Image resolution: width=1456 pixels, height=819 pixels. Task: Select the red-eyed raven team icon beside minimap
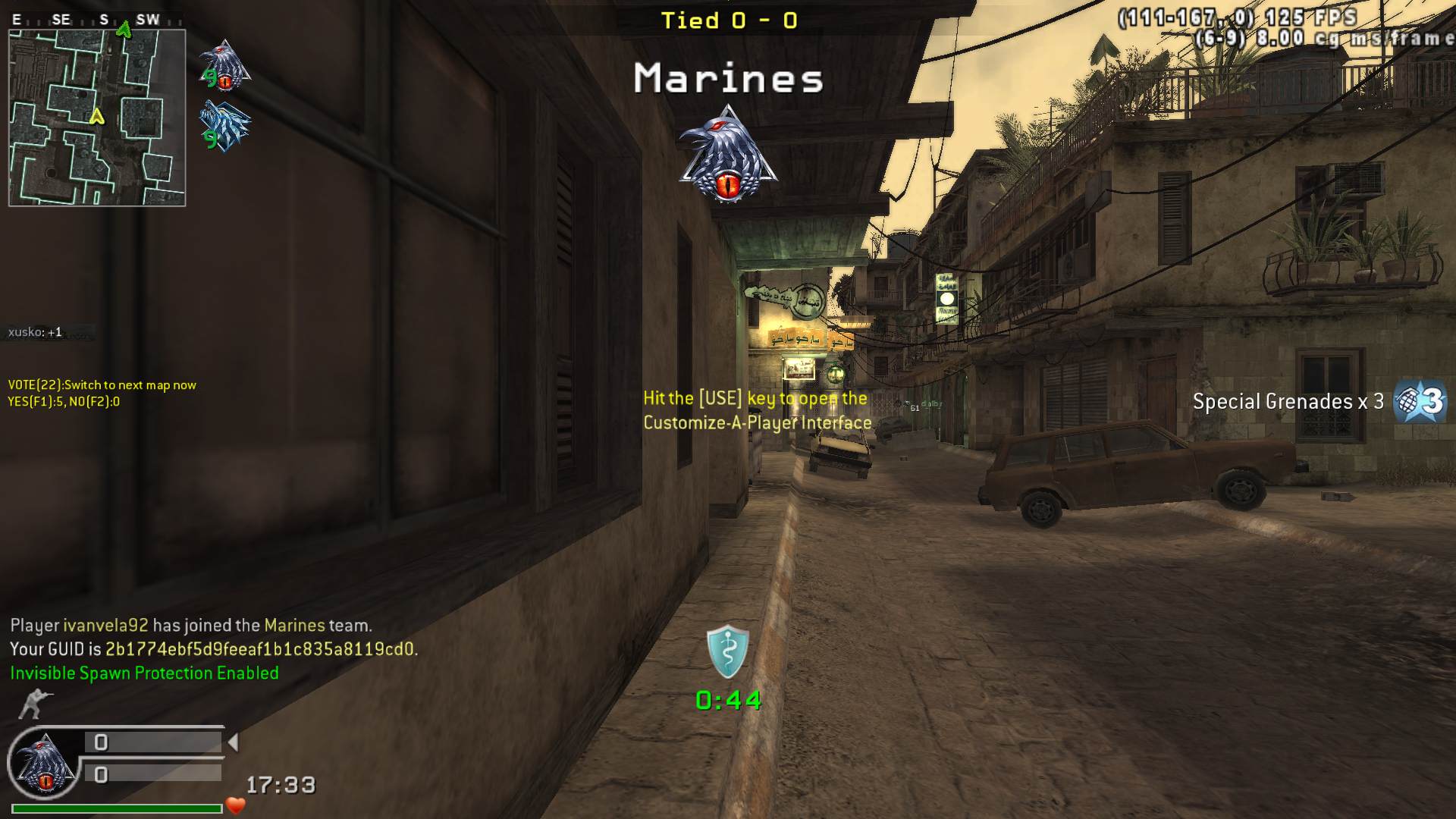point(224,66)
